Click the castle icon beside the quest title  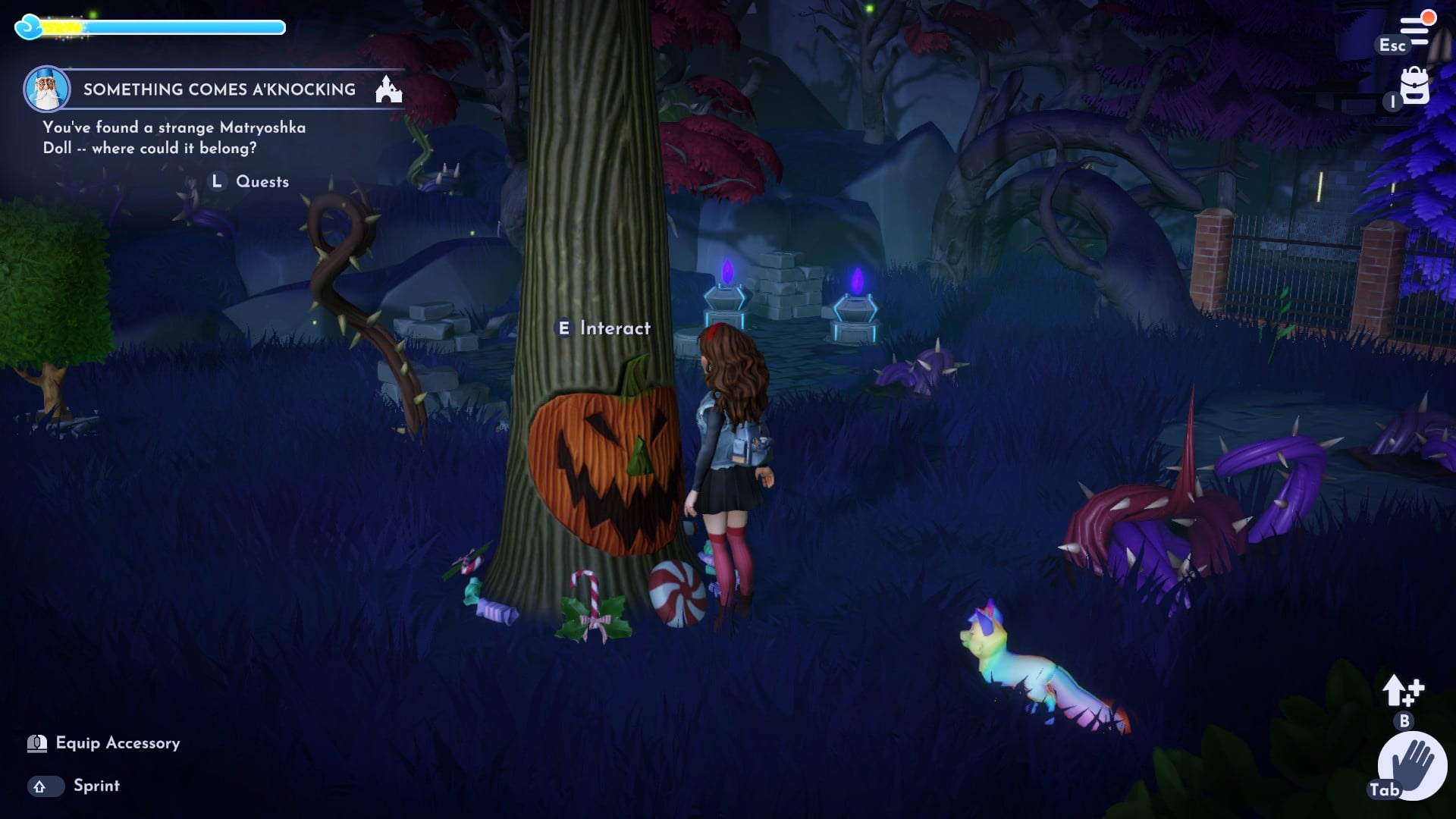click(388, 88)
